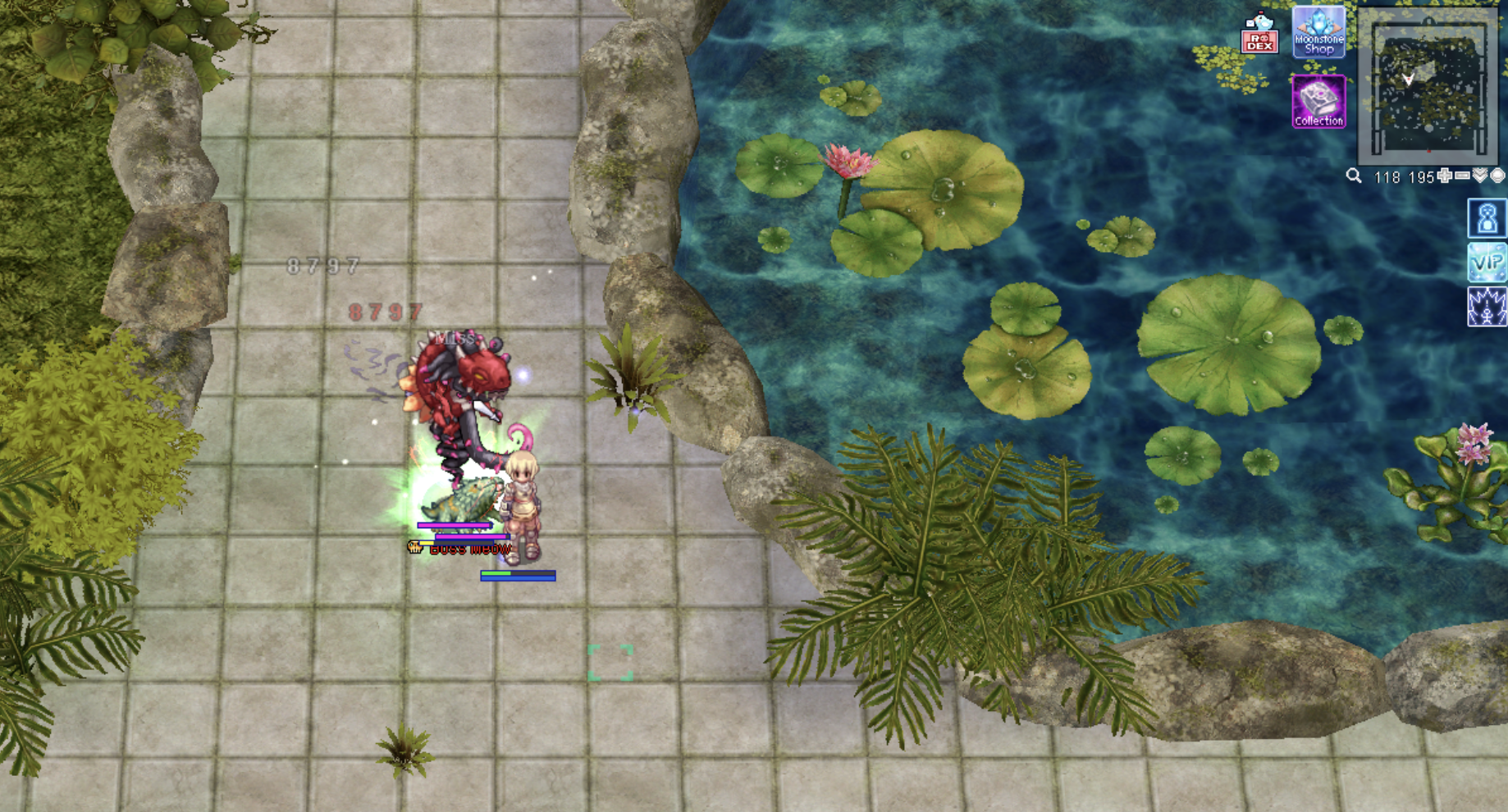Open the blue hourglass figure icon
This screenshot has height=812, width=1508.
click(1487, 219)
